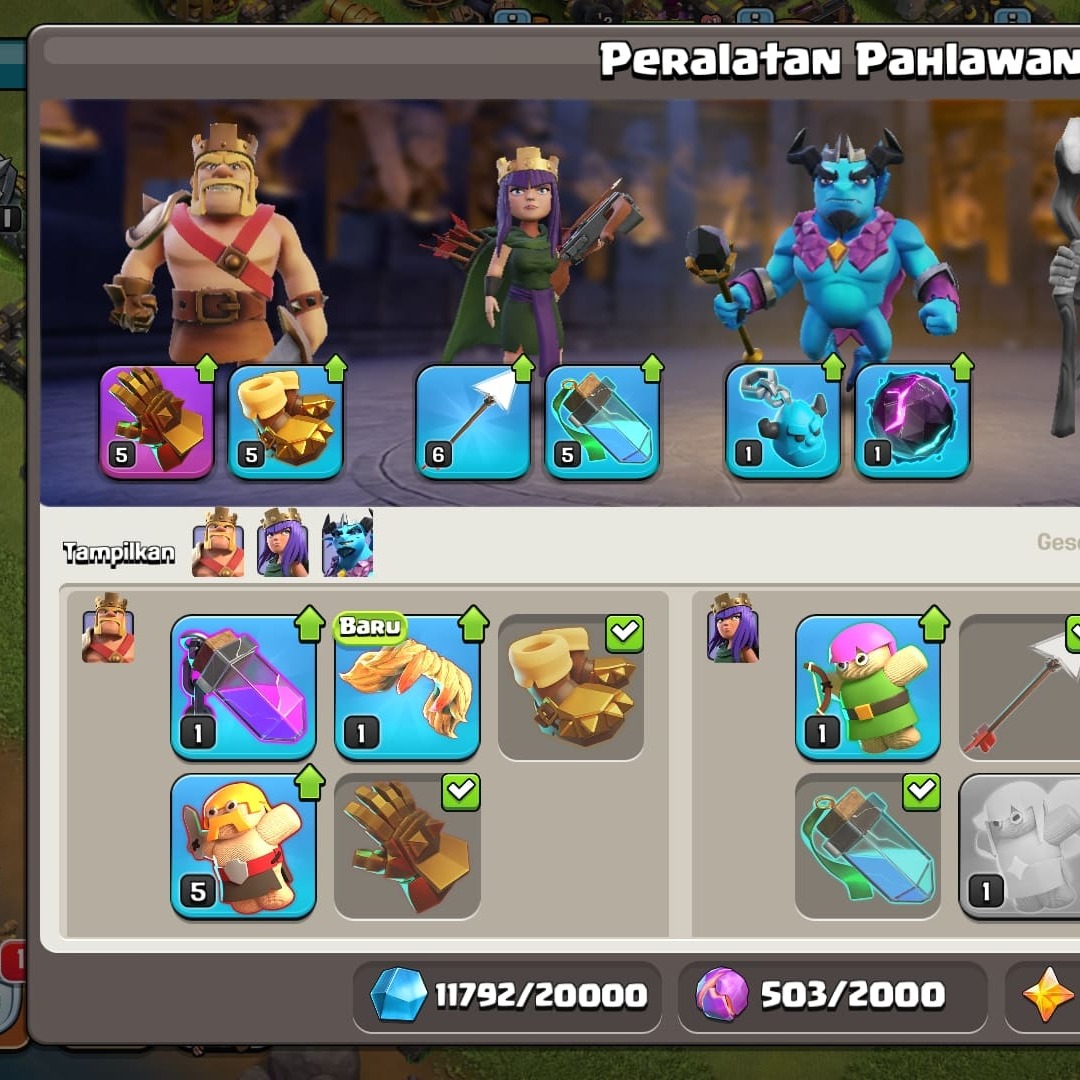Image resolution: width=1080 pixels, height=1080 pixels.
Task: Select Archer Queen's equipped arrow slot
Action: click(x=473, y=421)
